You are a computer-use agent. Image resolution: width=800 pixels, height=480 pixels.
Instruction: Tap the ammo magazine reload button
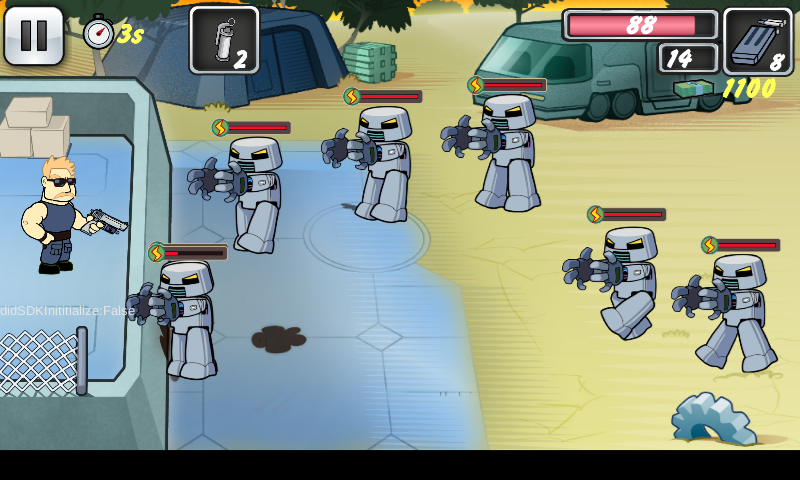(757, 42)
